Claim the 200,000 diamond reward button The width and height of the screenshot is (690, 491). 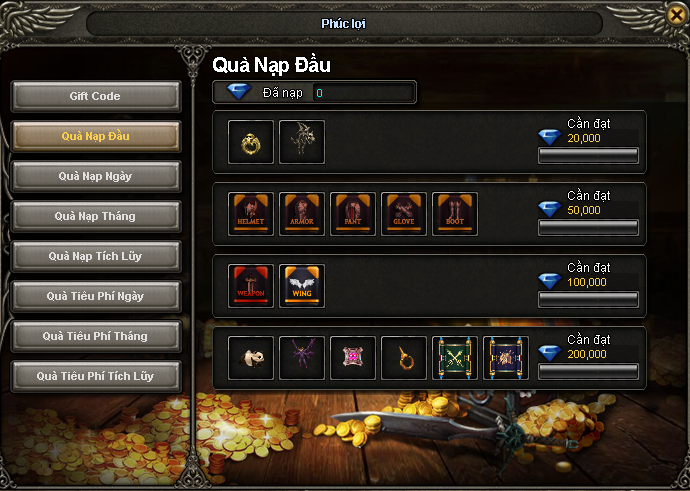coord(588,371)
